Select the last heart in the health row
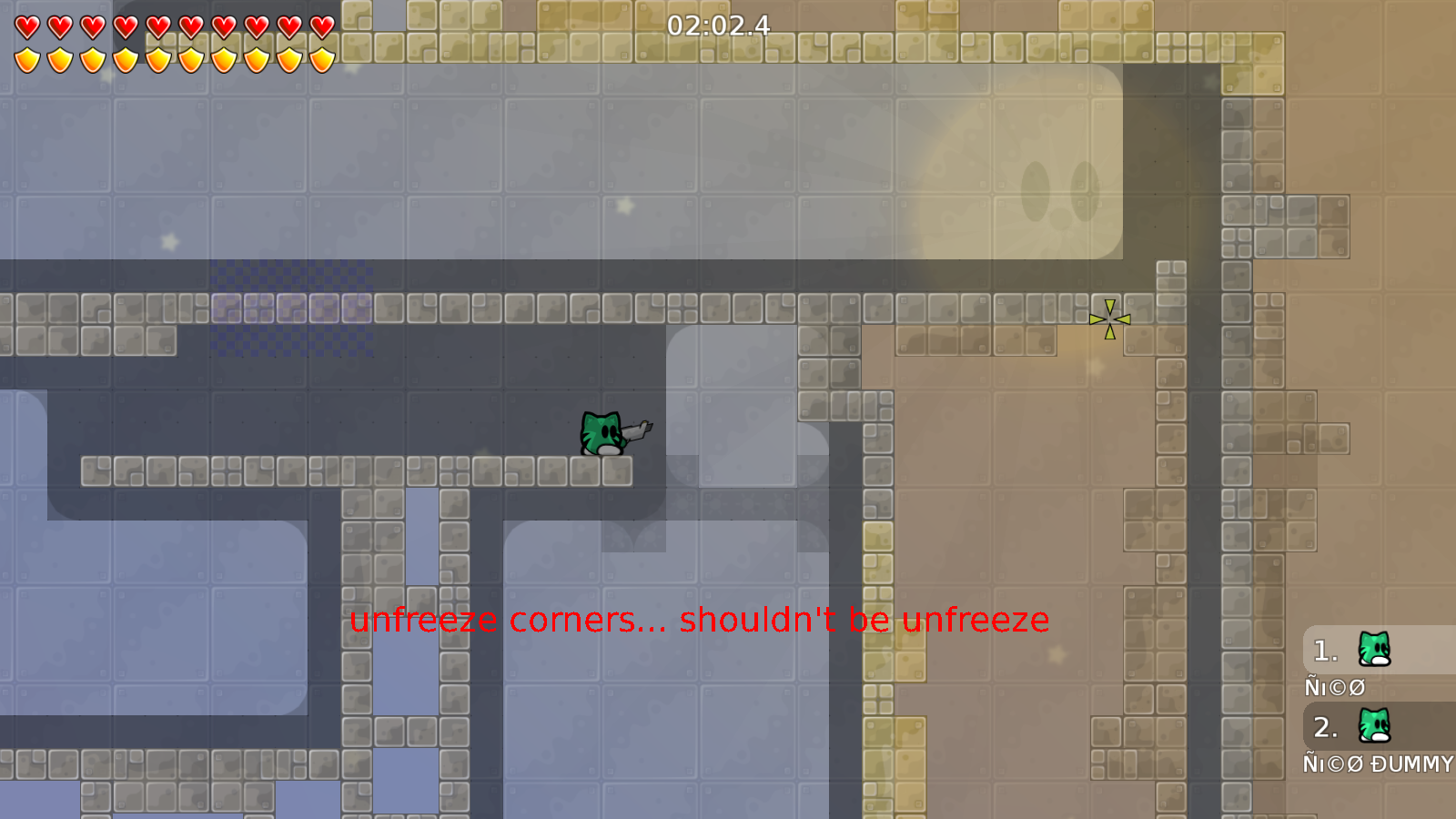This screenshot has height=819, width=1456. [x=320, y=27]
